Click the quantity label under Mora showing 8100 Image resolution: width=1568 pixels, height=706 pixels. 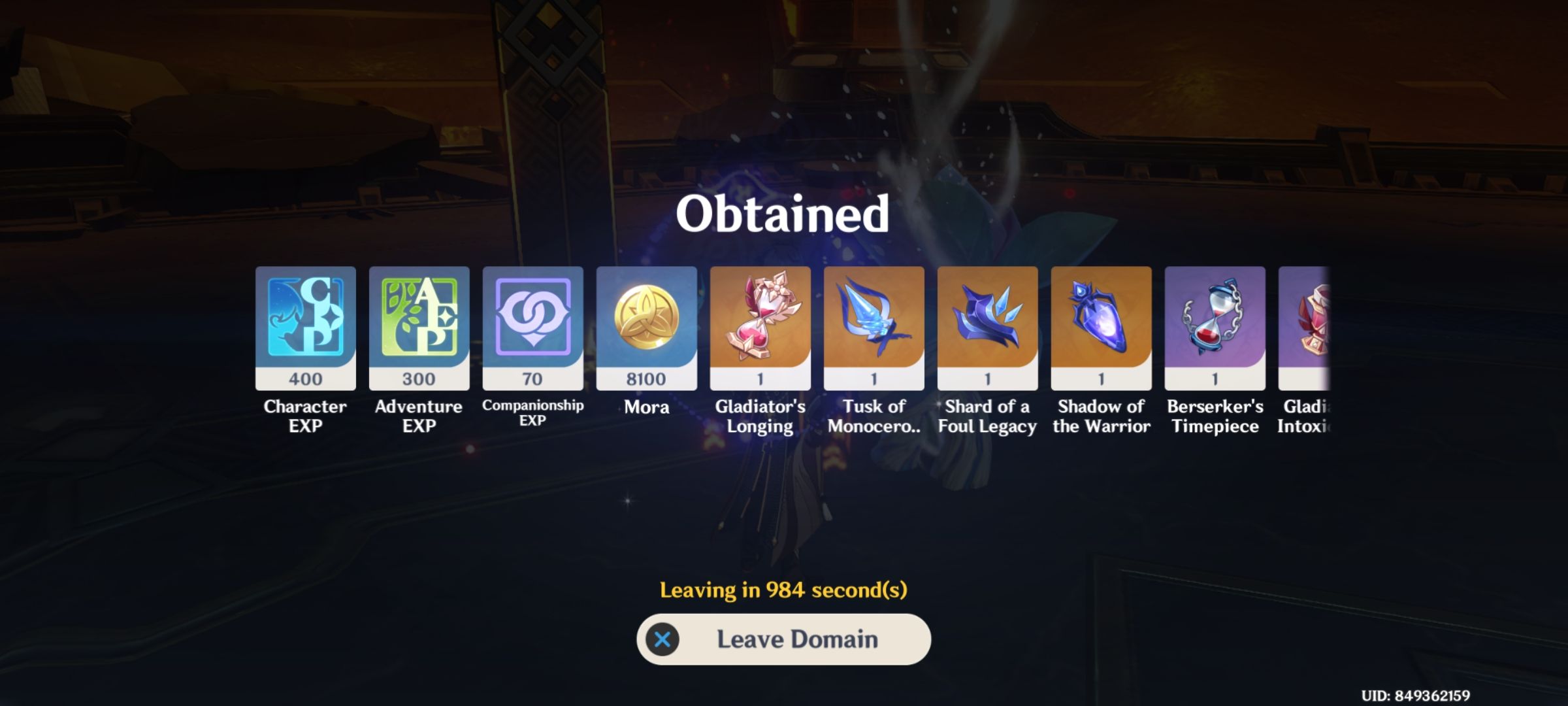[647, 379]
